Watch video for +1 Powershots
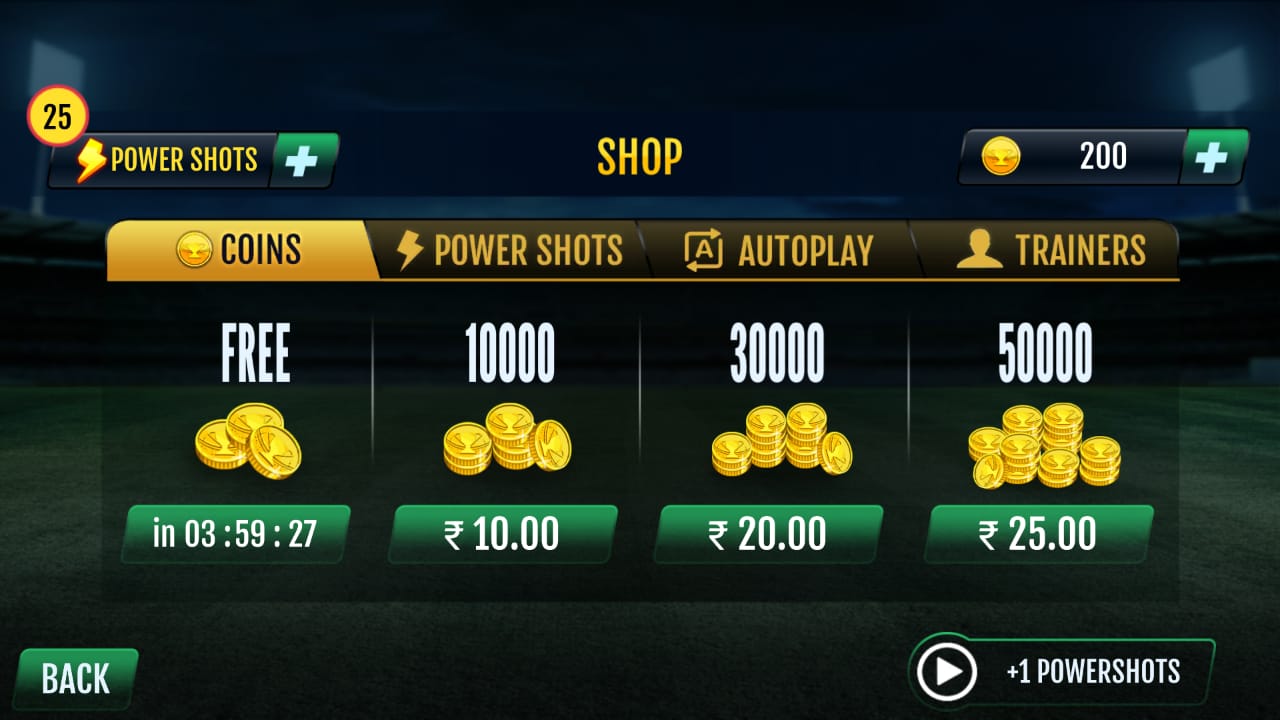This screenshot has width=1280, height=720. (1062, 672)
